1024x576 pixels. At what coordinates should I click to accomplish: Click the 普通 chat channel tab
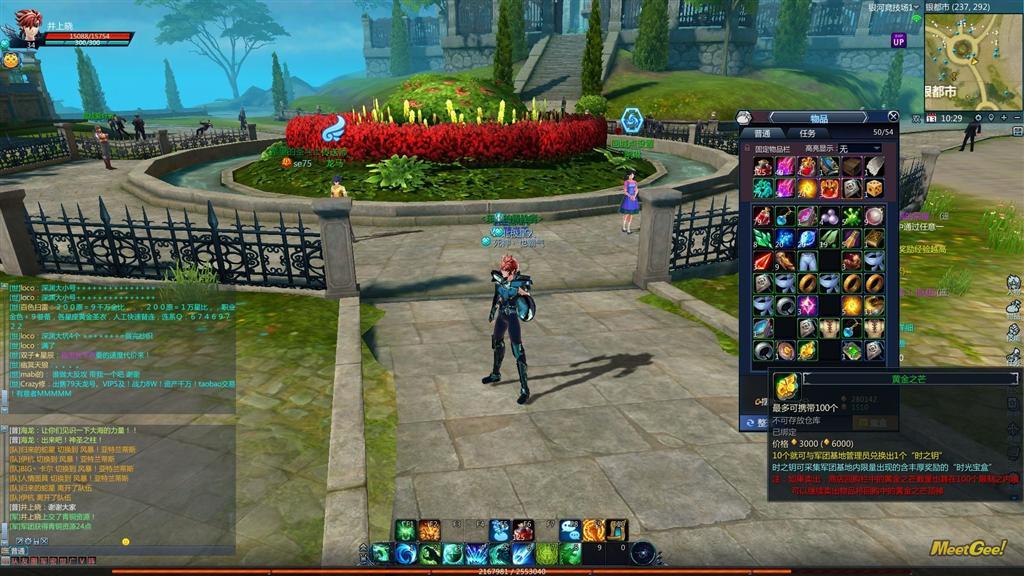point(17,551)
